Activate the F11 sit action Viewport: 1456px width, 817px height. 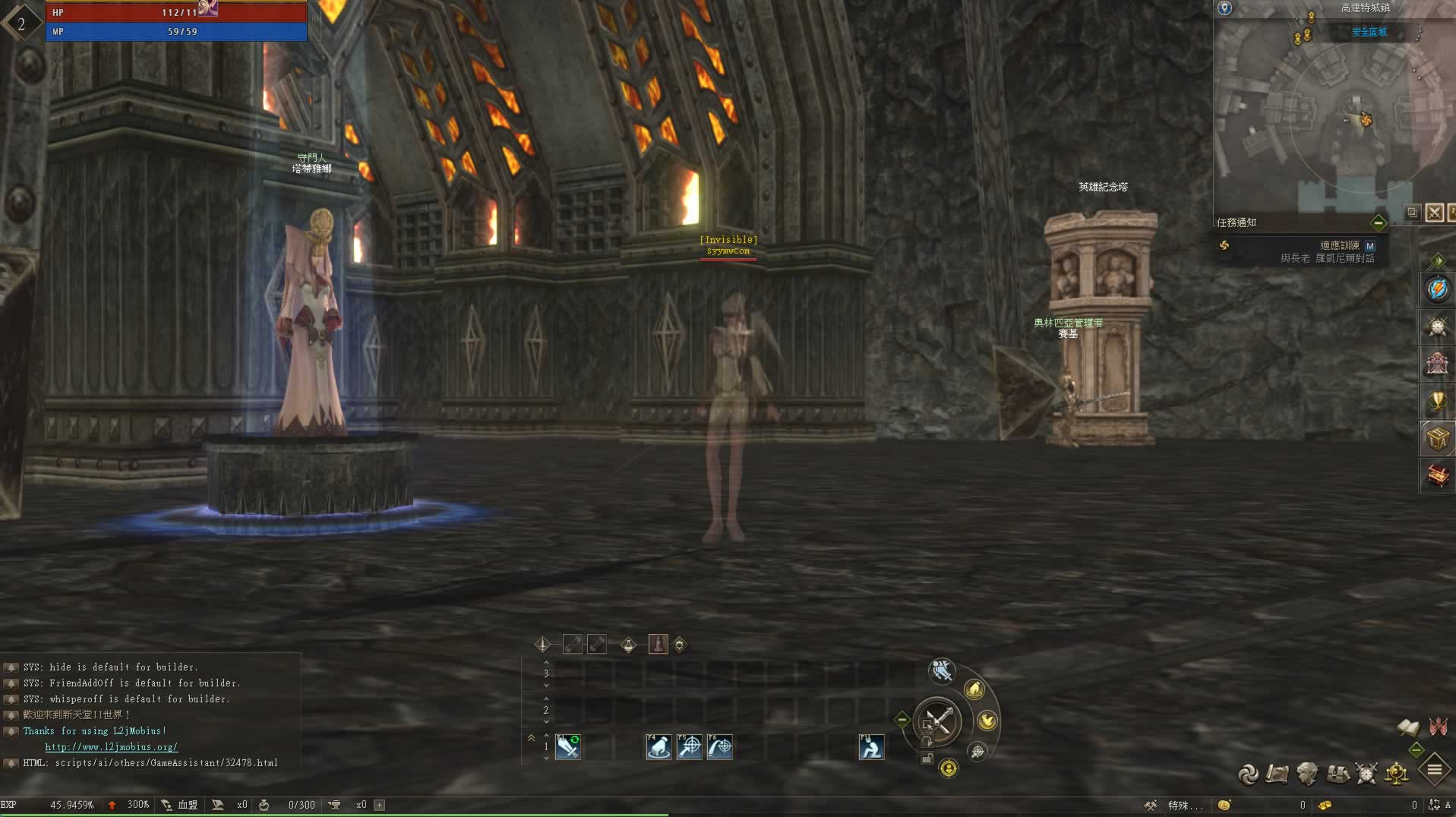click(871, 747)
